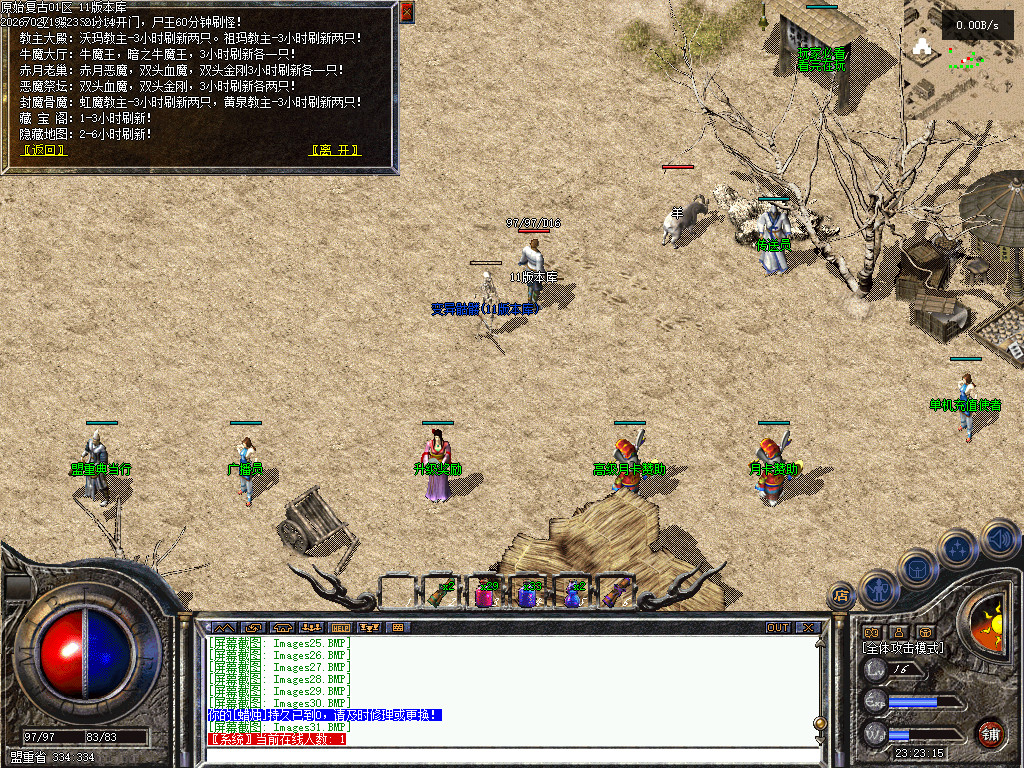Choose 离开 to leave the dialog

[x=335, y=150]
